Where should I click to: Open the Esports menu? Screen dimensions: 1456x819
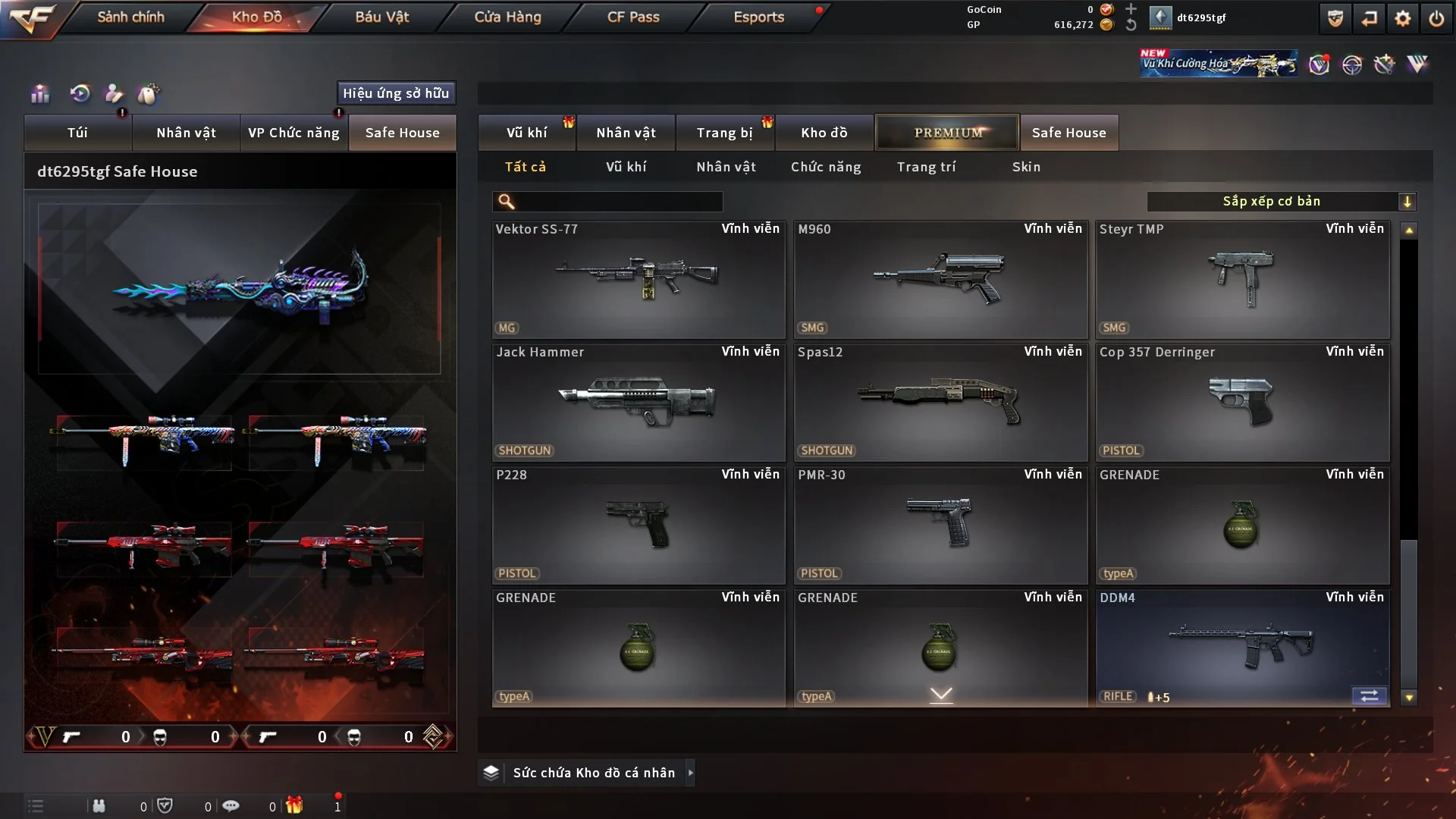(x=758, y=17)
